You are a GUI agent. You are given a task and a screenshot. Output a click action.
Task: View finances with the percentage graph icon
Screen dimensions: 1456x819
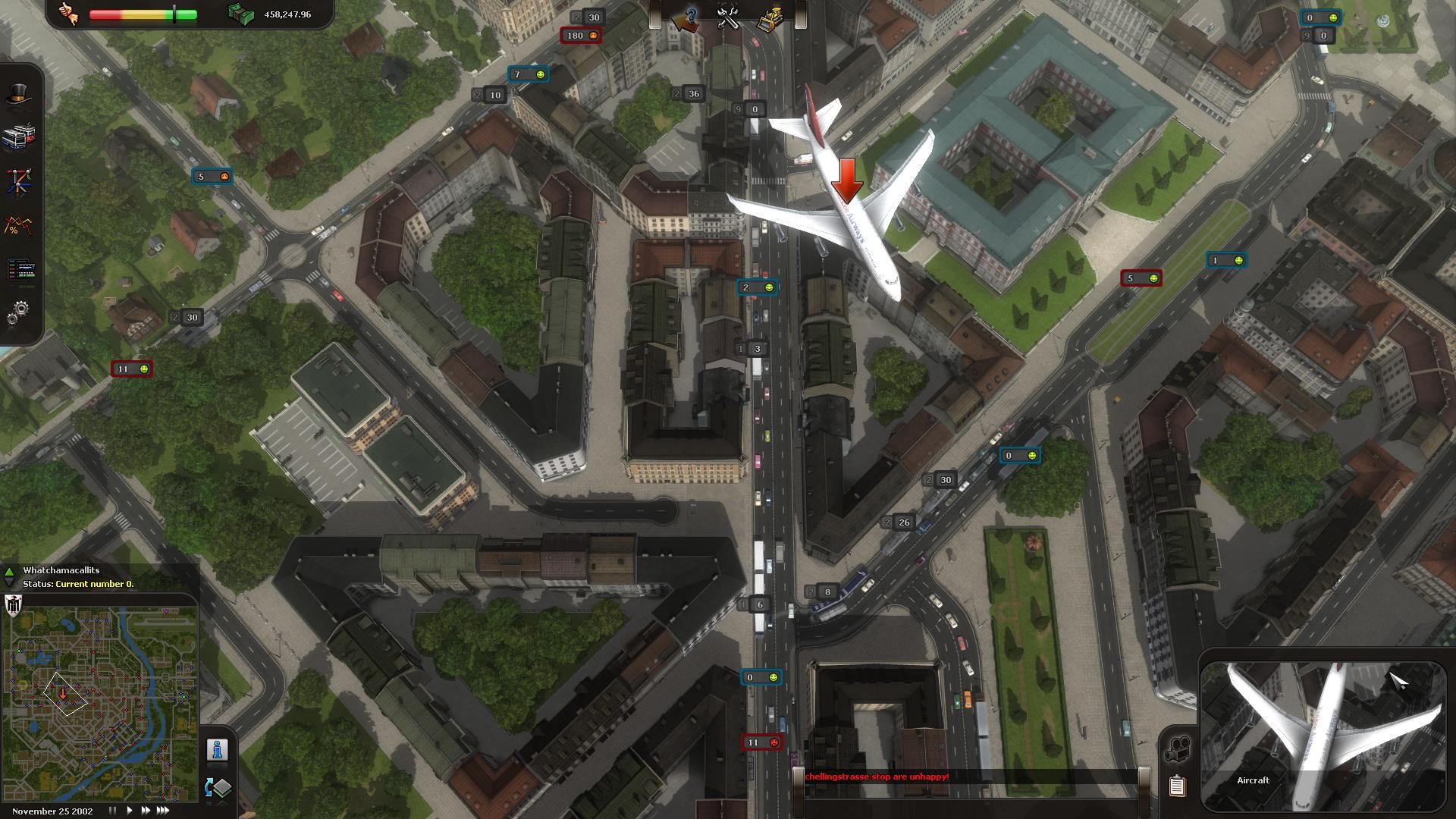click(x=18, y=224)
